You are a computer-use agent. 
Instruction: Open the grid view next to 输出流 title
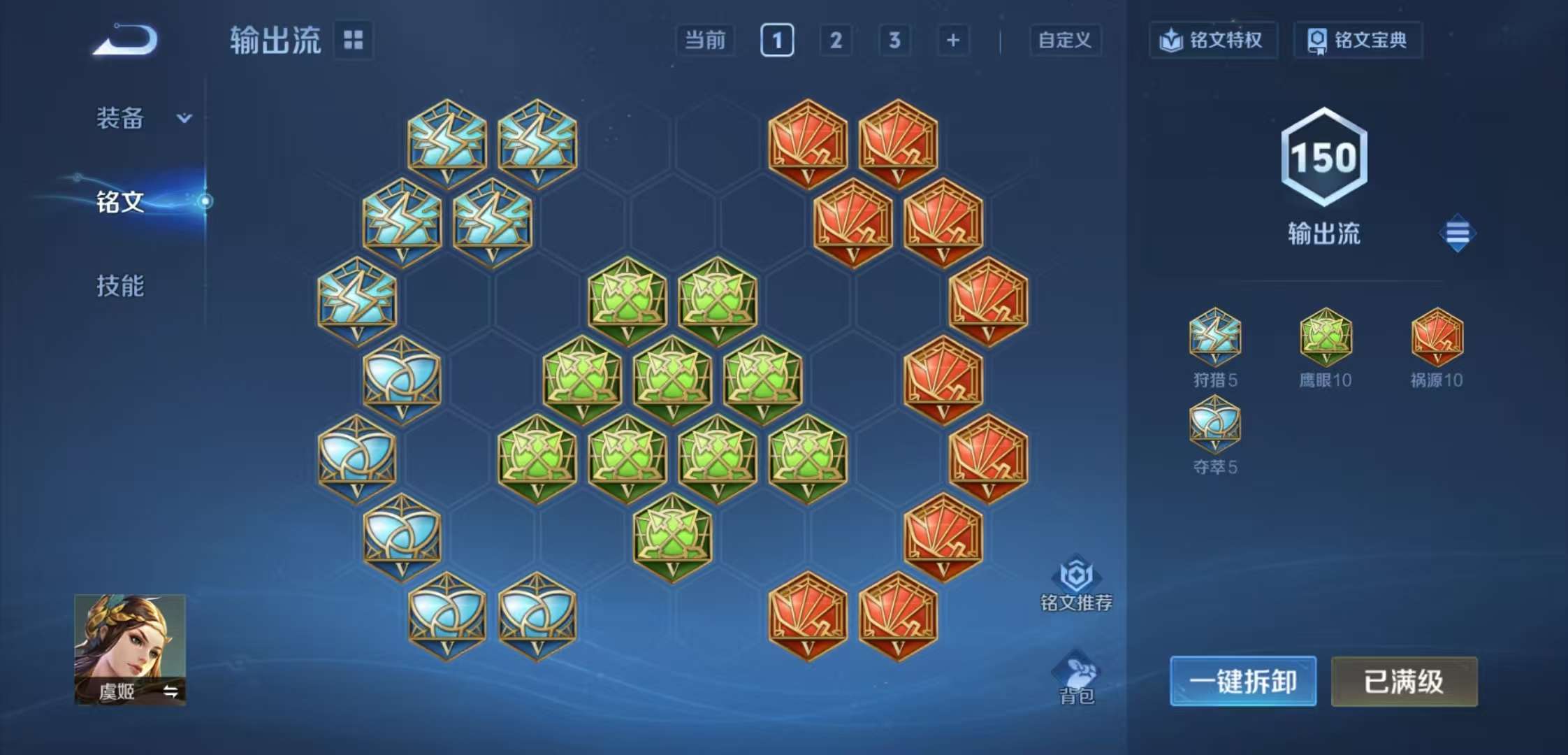coord(354,41)
